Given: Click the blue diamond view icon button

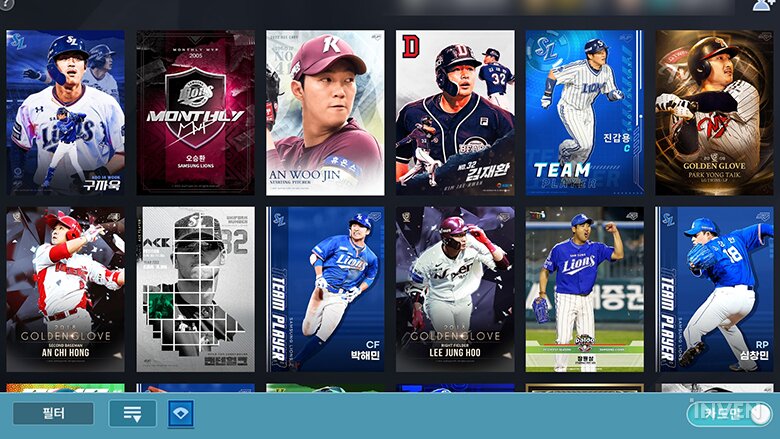Looking at the screenshot, I should click(x=181, y=413).
